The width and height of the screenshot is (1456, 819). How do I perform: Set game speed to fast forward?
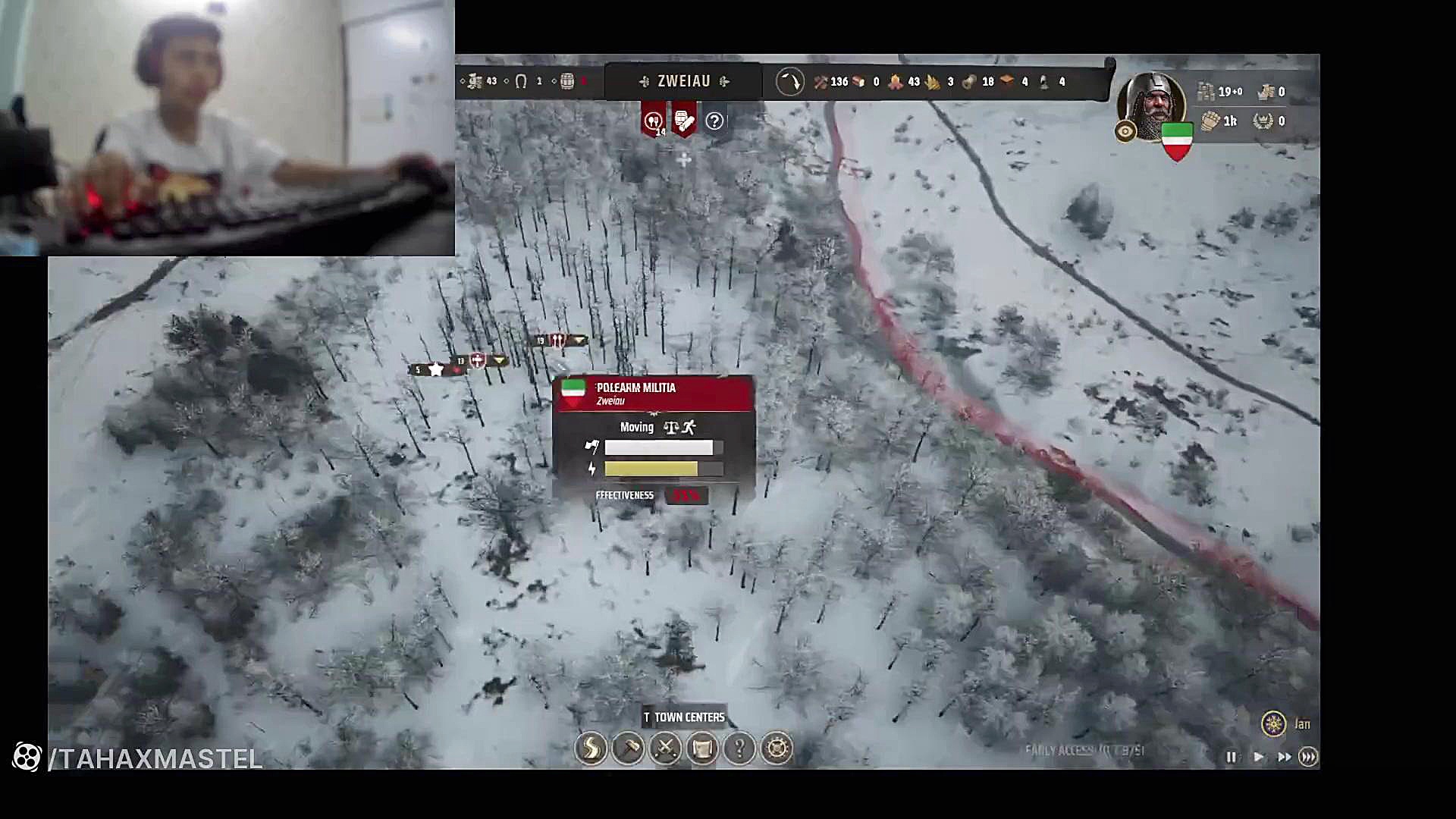coord(1284,757)
